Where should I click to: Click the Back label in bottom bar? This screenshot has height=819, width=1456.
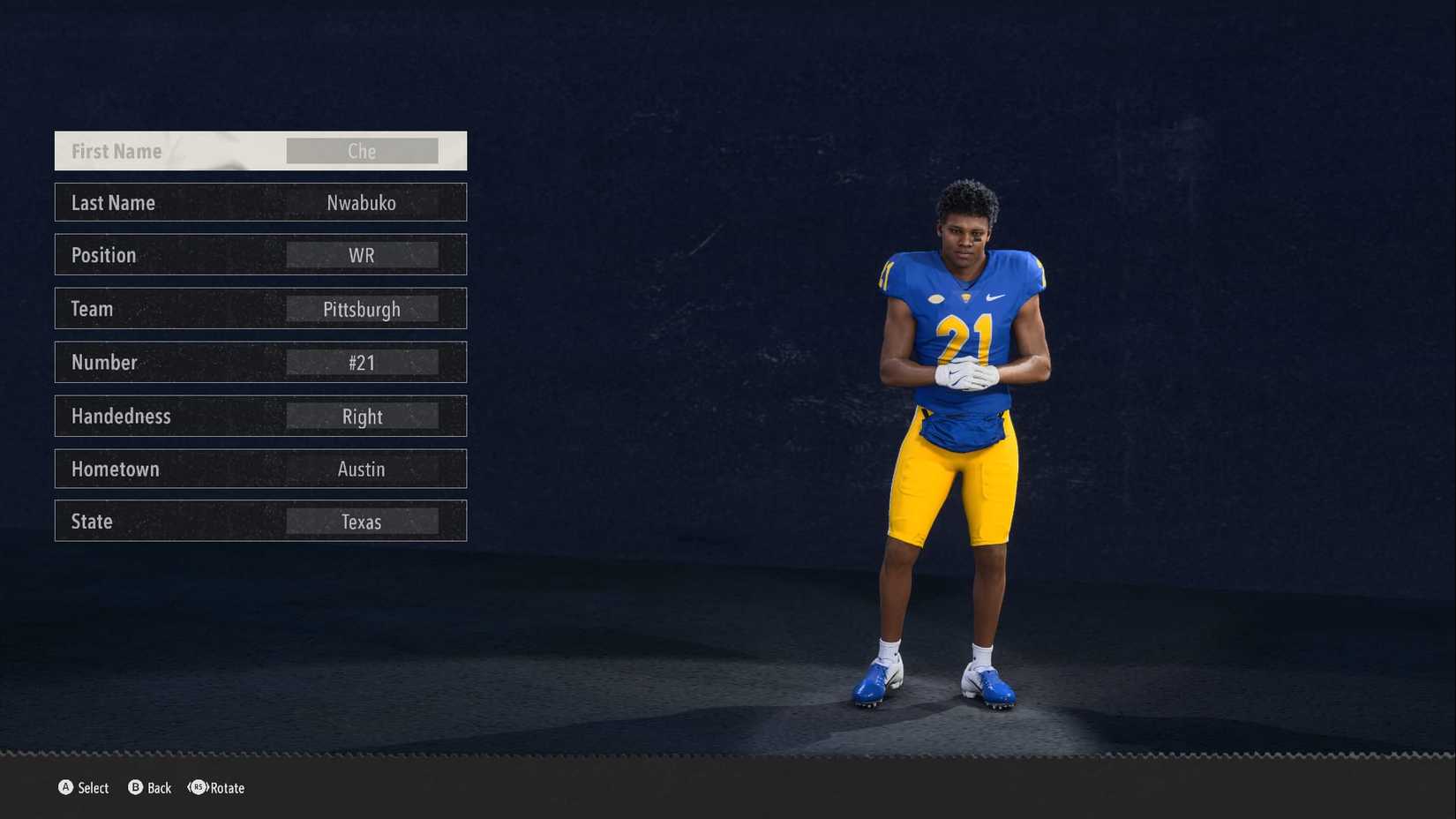(161, 788)
